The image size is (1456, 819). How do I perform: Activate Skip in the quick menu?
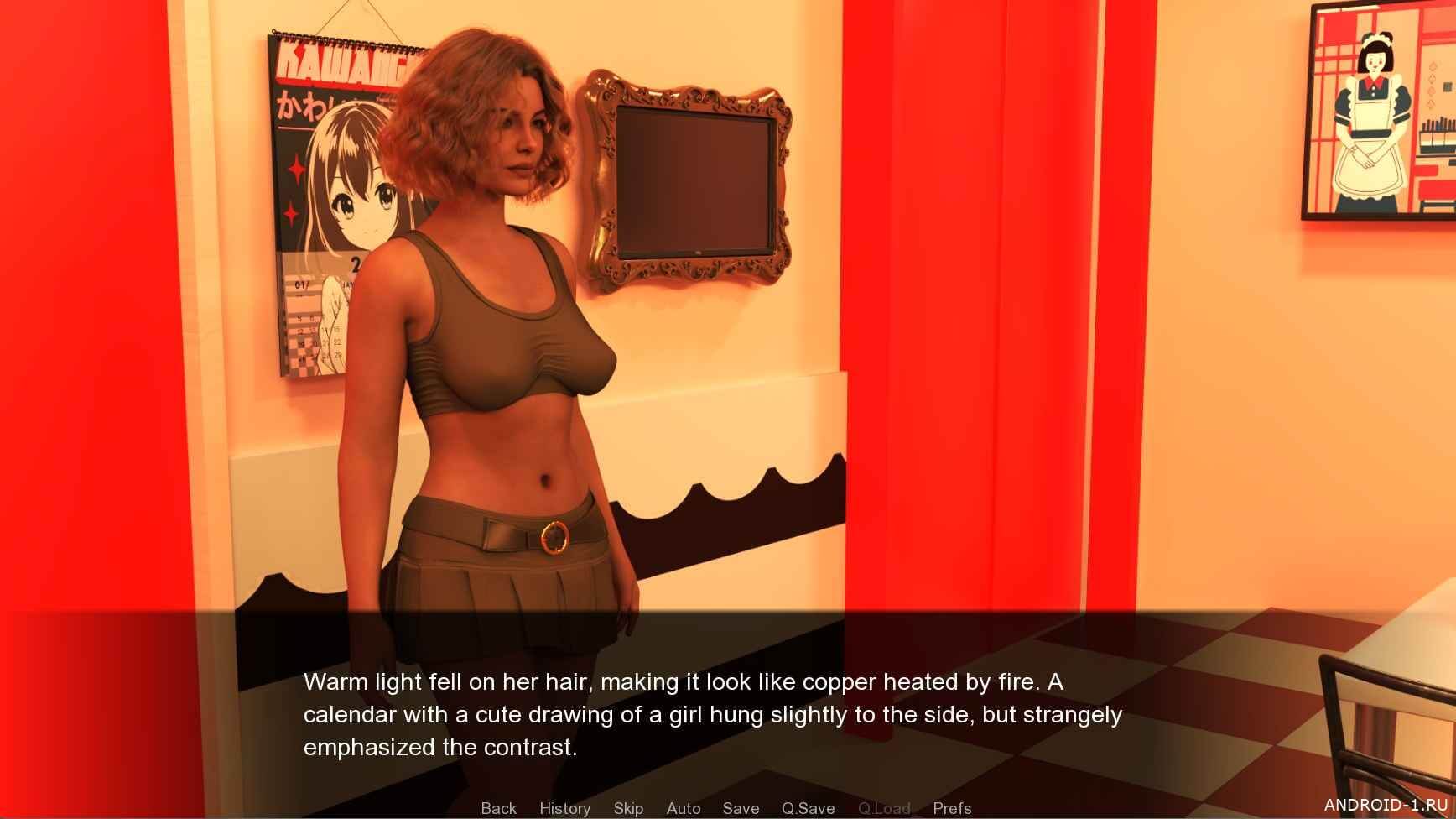(628, 808)
